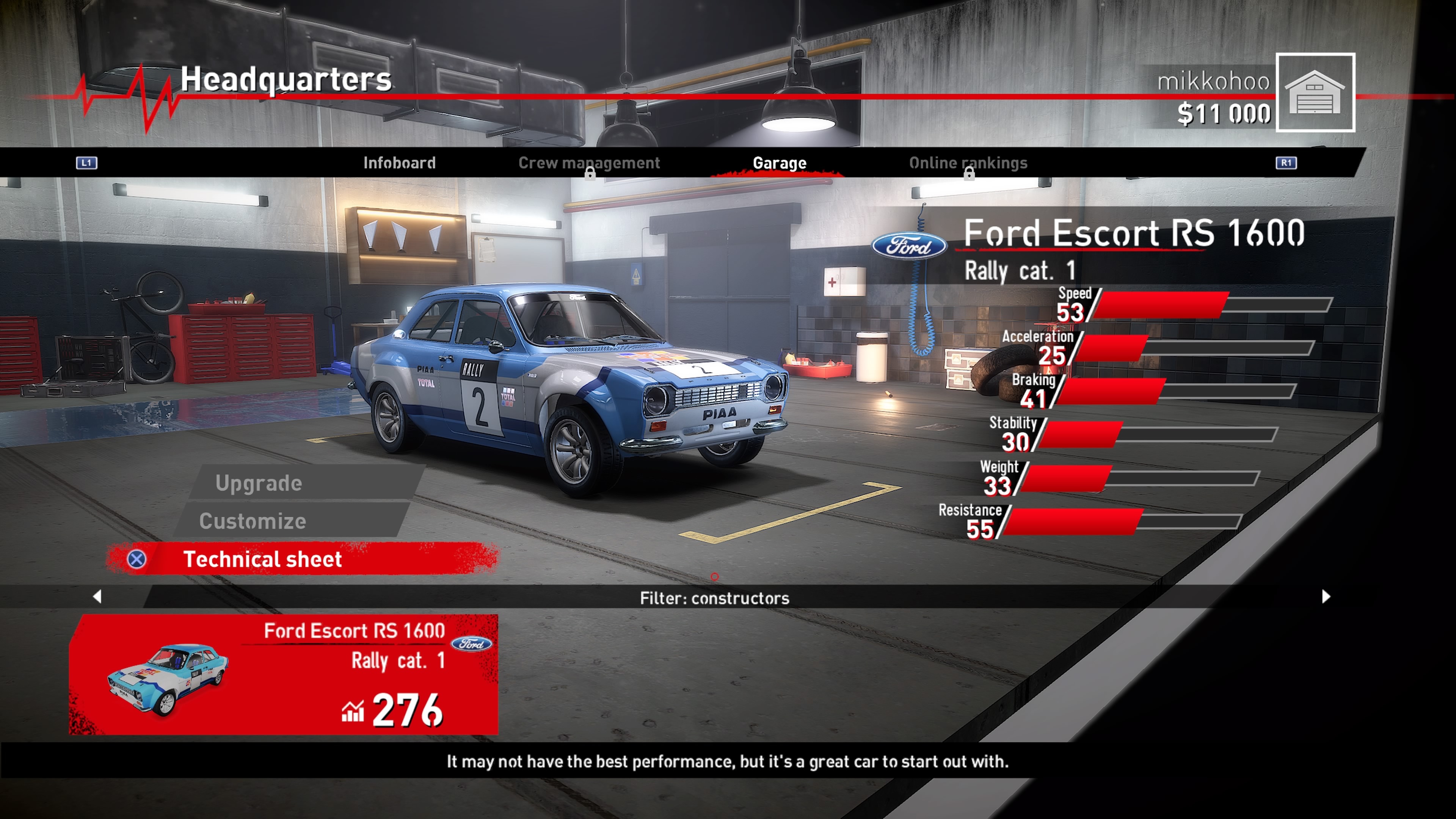1456x819 pixels.
Task: Click the garage house icon by the player name
Action: 1315,92
